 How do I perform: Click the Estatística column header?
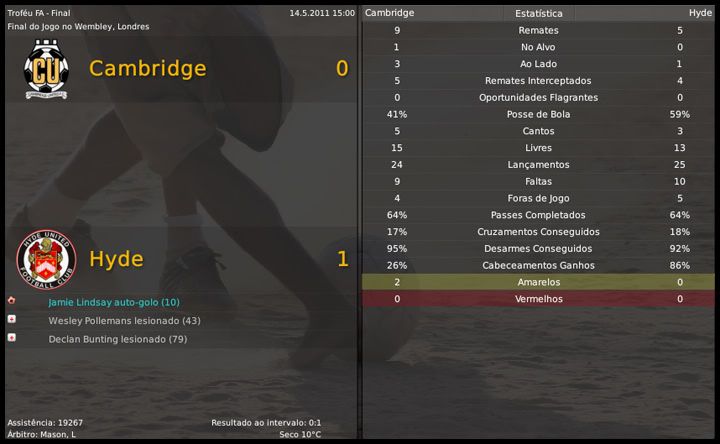click(x=538, y=13)
